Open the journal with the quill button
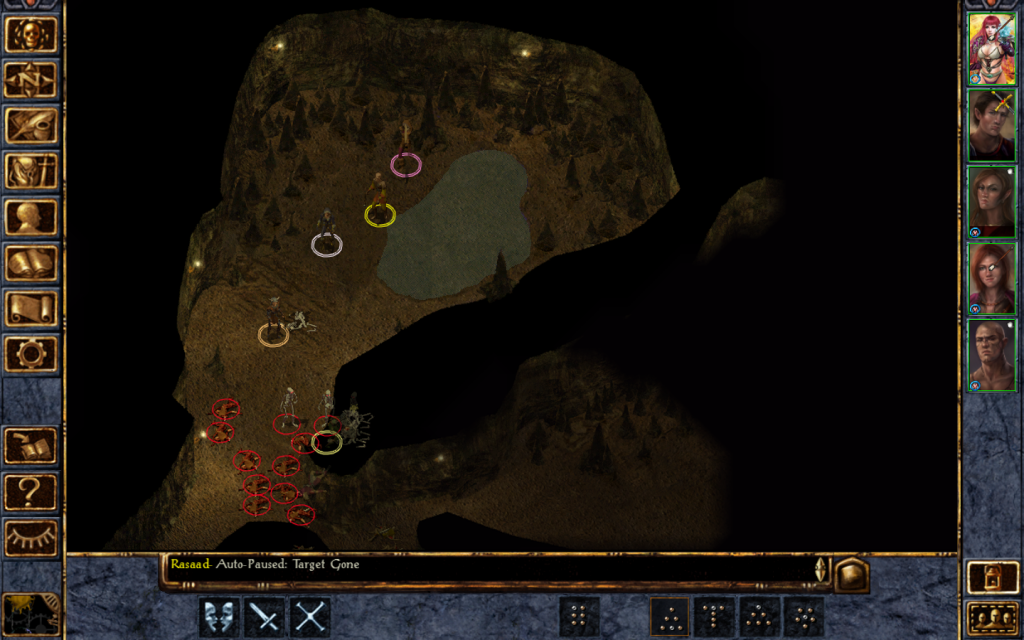This screenshot has height=640, width=1024. 31,126
